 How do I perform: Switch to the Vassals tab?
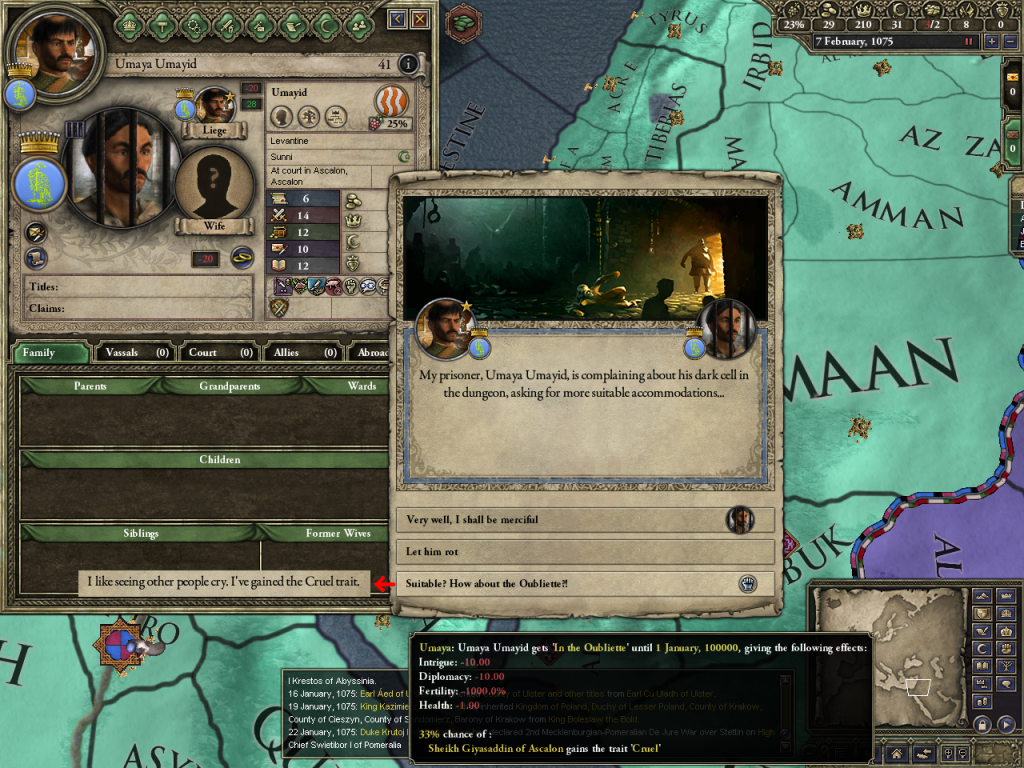tap(134, 352)
